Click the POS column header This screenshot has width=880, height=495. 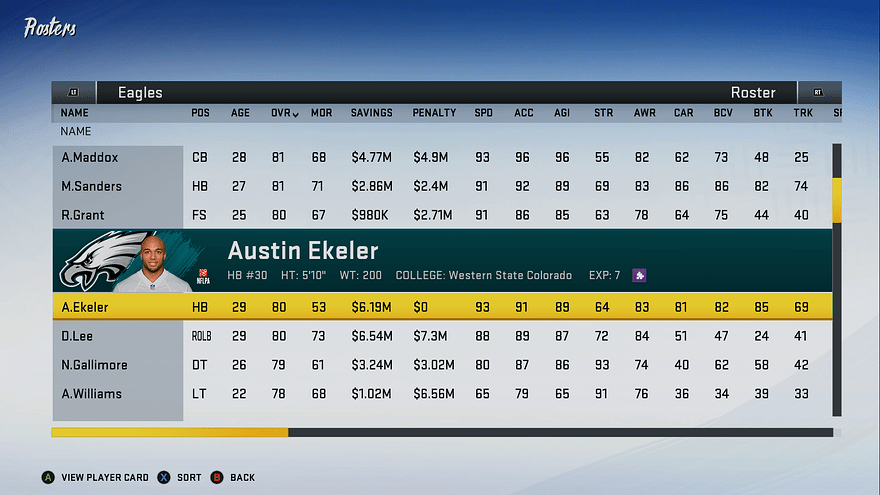pos(200,113)
